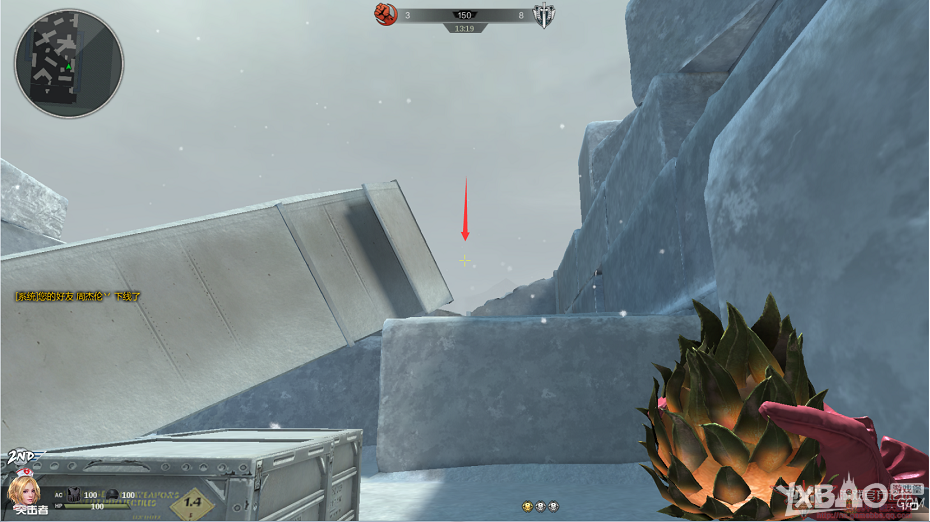Click the helmet armor icon
The image size is (930, 522).
tap(114, 494)
